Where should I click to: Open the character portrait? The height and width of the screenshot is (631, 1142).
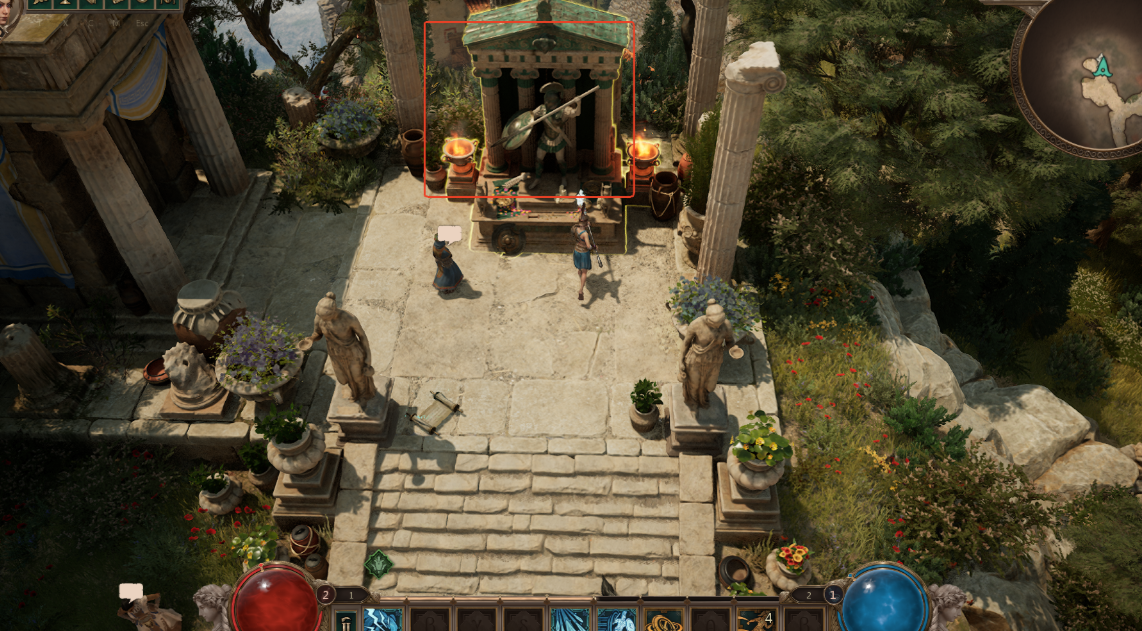click(x=8, y=14)
